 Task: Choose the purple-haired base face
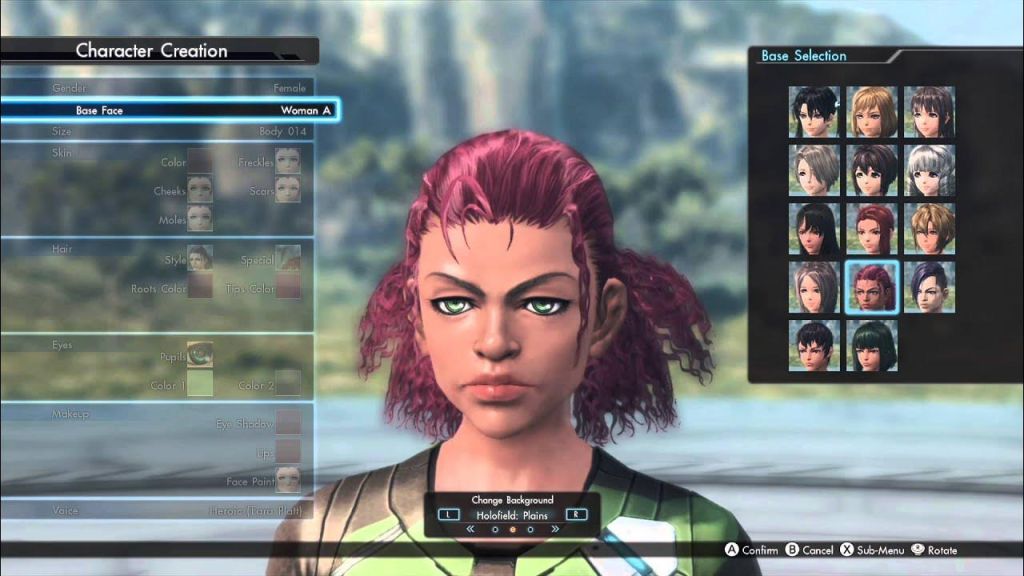[x=930, y=287]
